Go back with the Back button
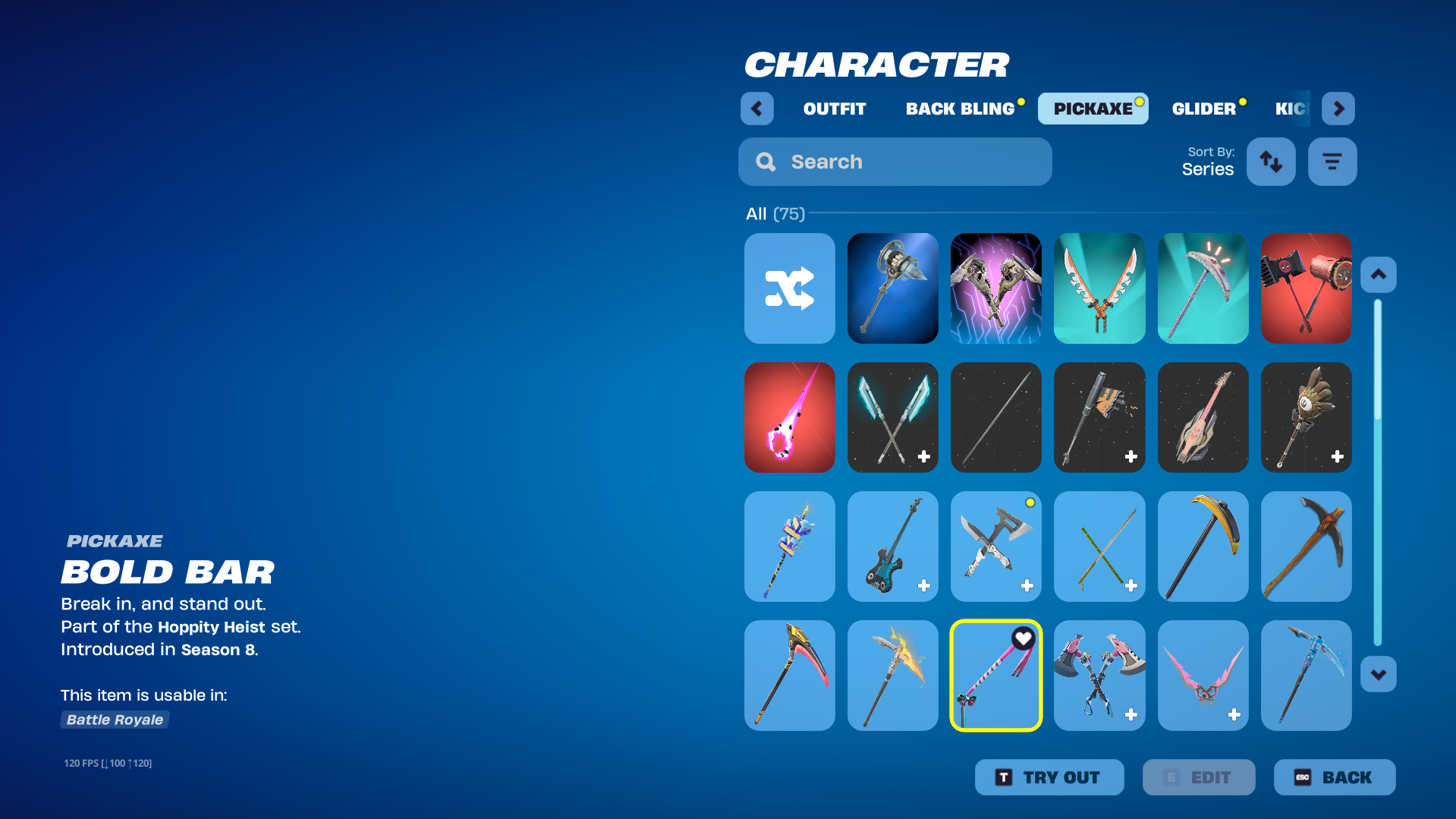1456x819 pixels. (1334, 777)
